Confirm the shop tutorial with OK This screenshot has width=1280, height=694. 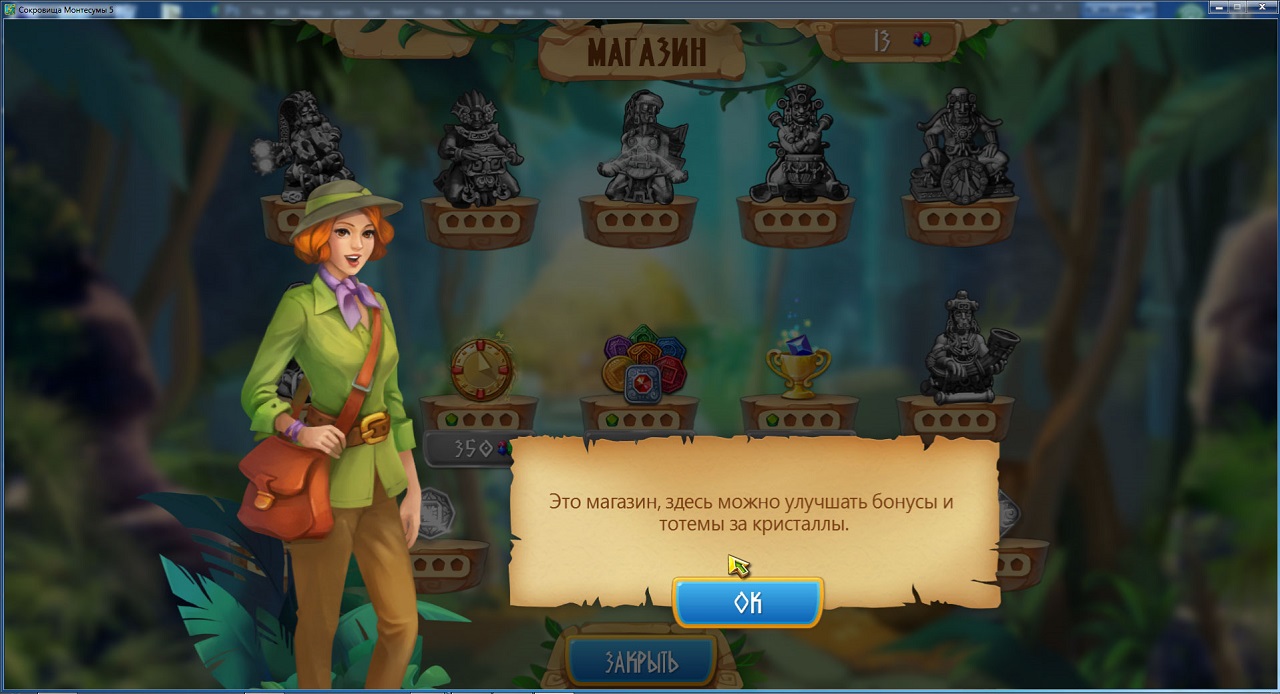click(x=748, y=602)
